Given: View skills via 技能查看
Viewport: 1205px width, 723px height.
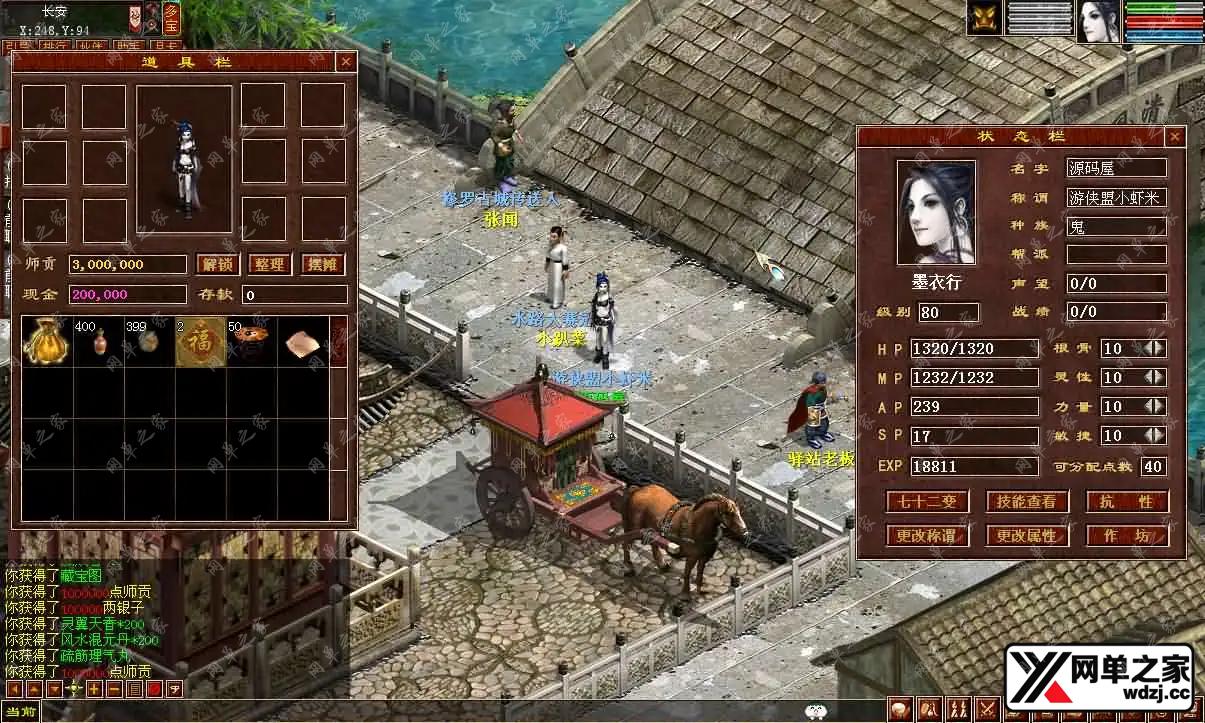Looking at the screenshot, I should click(1027, 501).
